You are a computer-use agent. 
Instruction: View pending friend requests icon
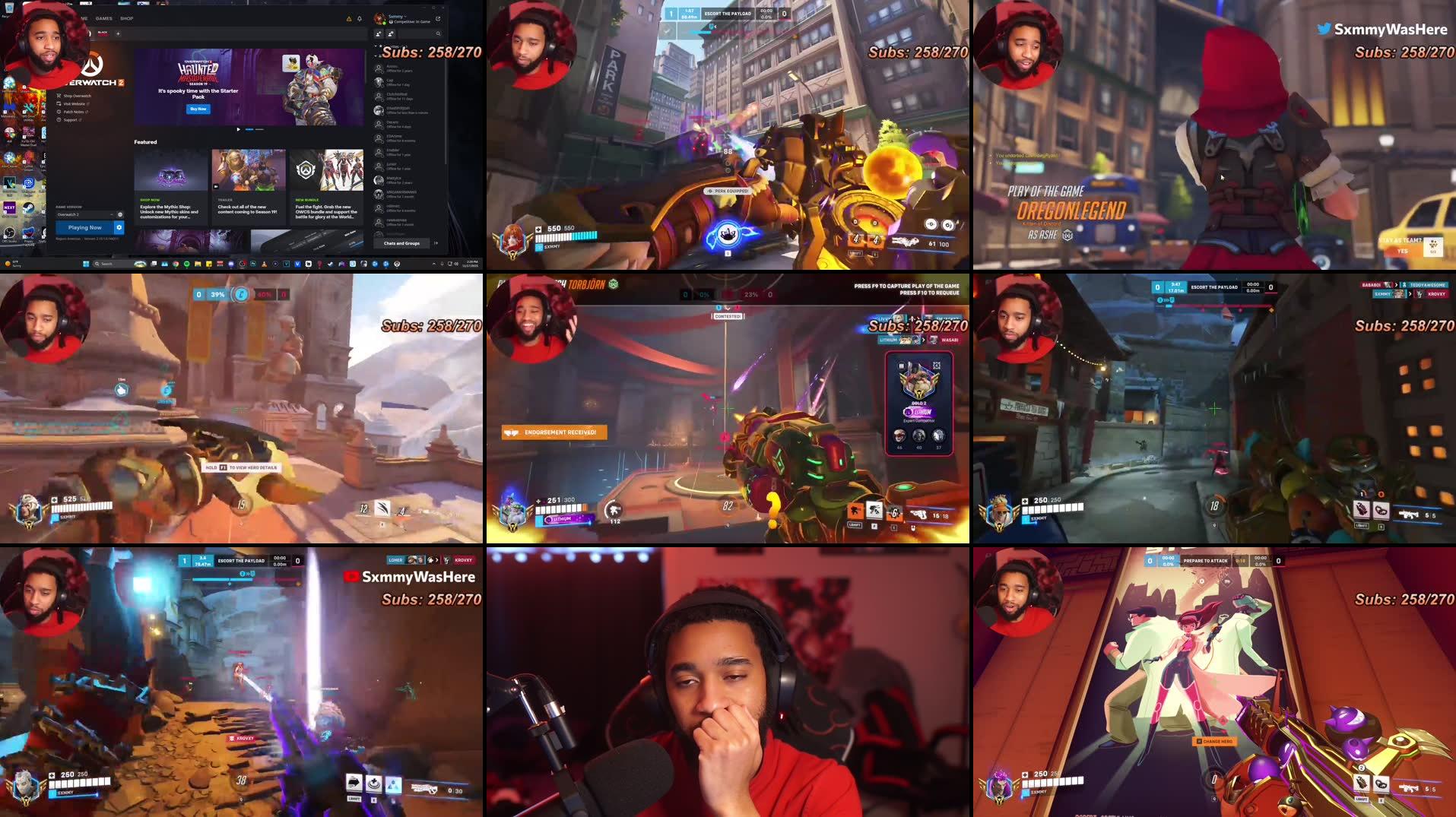click(390, 34)
